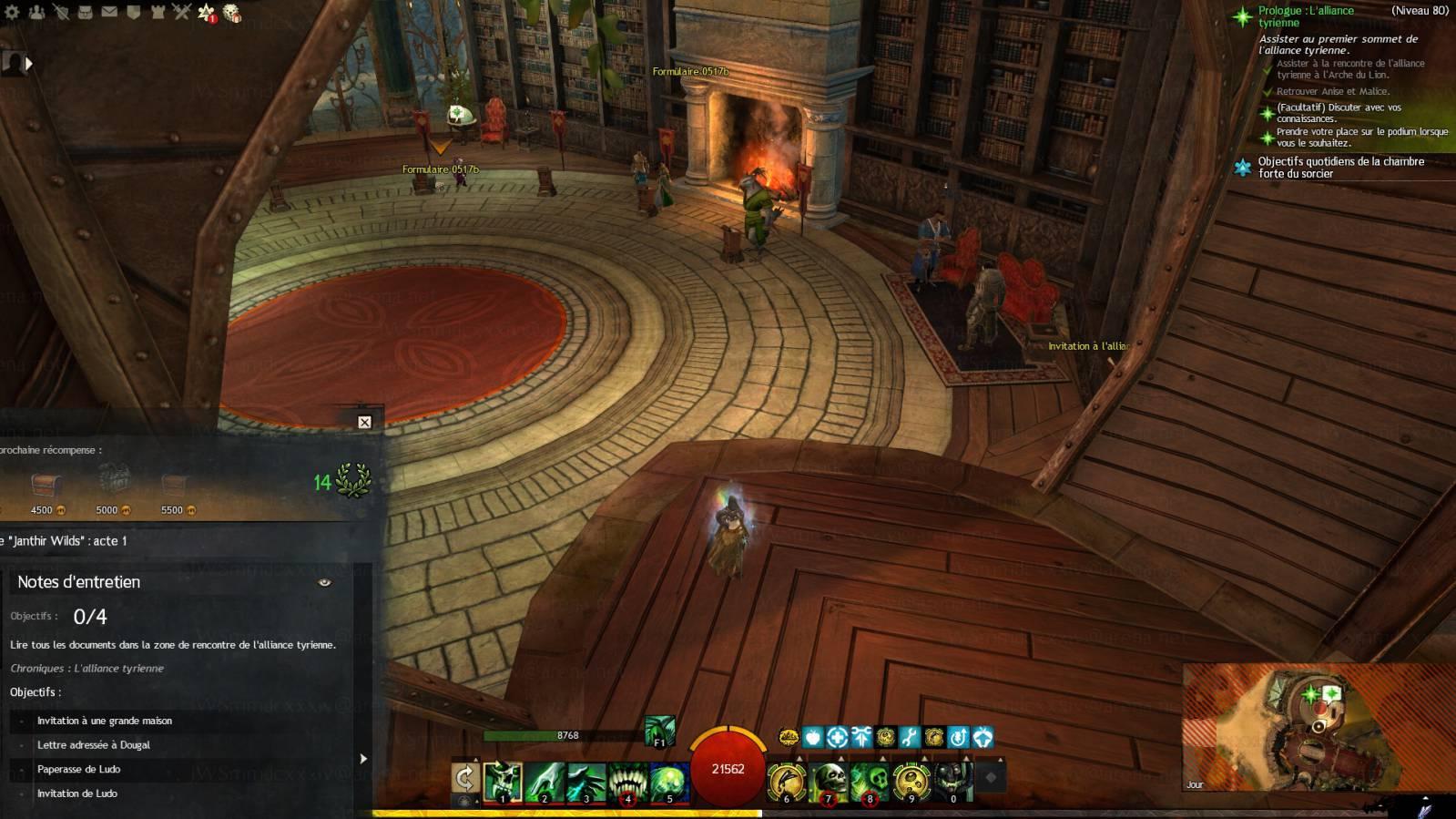Viewport: 1456px width, 819px height.
Task: Select the 'Invitation à une grande maison' objective
Action: point(105,721)
